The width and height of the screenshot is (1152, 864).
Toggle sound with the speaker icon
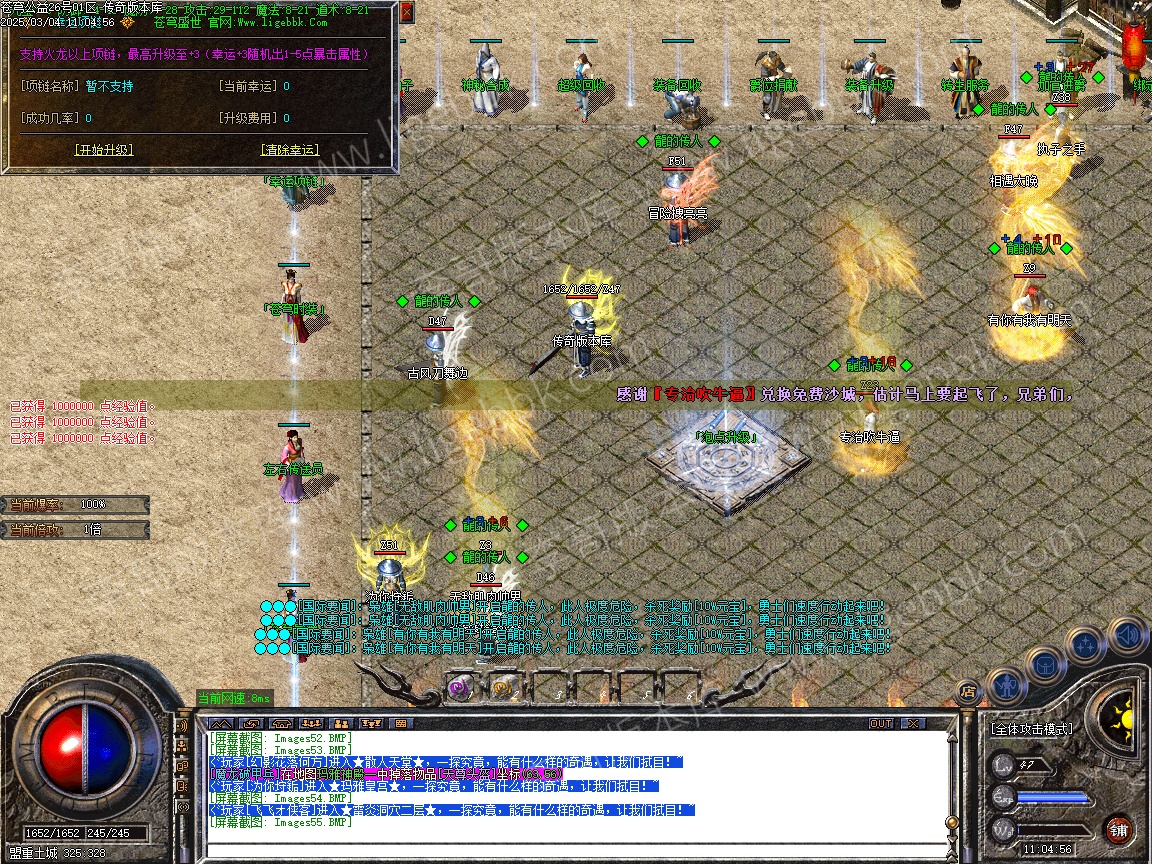[1128, 636]
